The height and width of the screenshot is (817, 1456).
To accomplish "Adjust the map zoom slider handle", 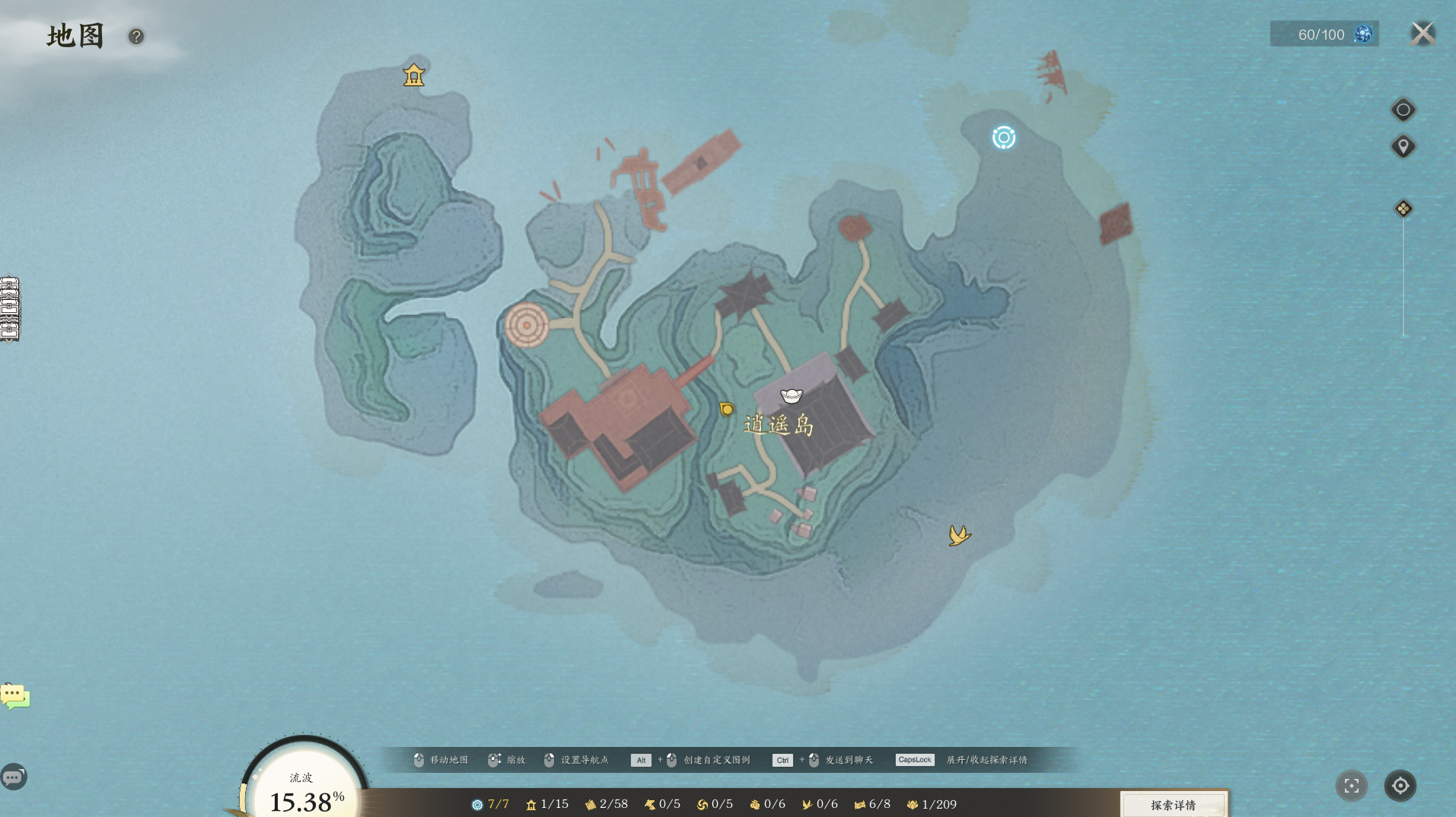I will (1403, 209).
